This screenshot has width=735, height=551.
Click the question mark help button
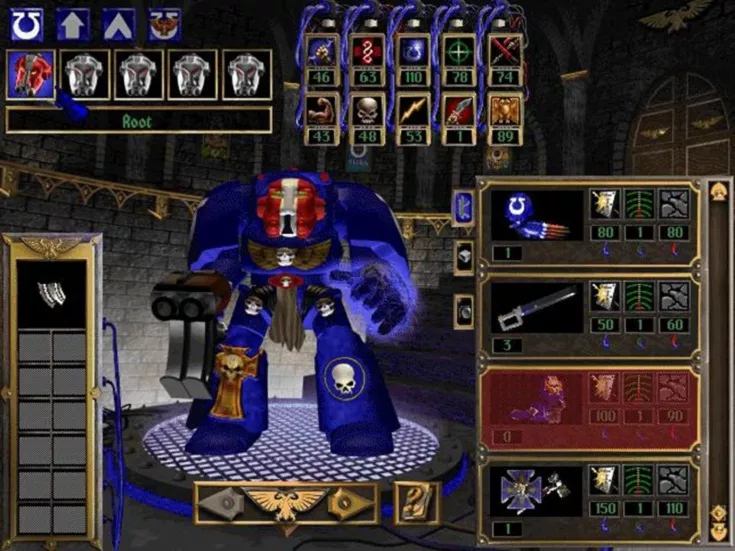417,502
